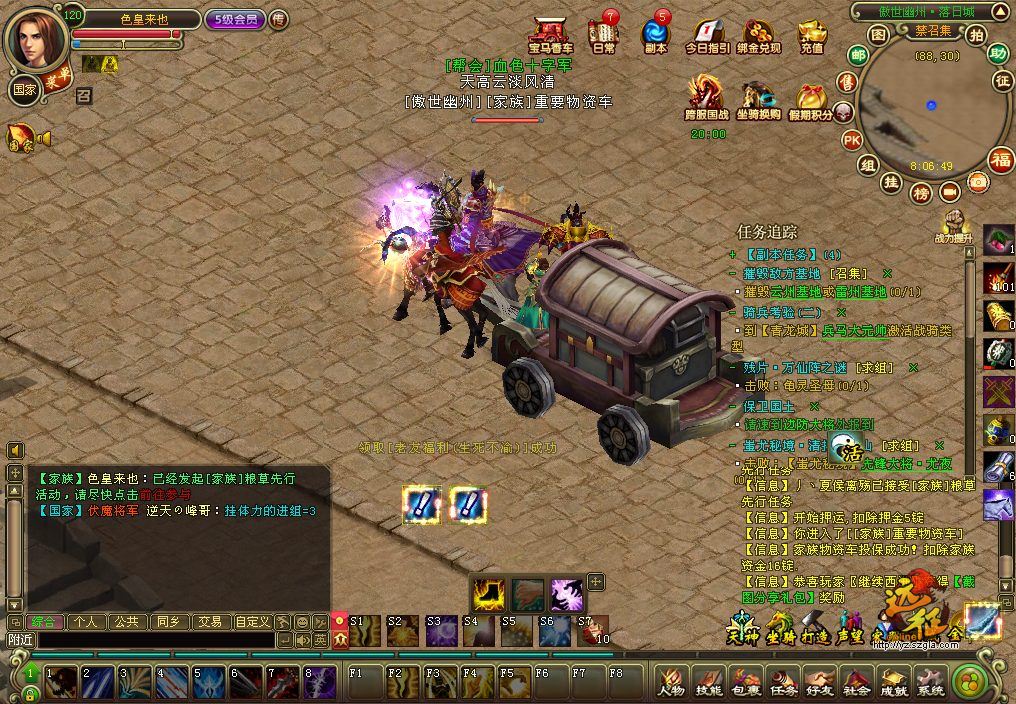Open the 包裹 bag button
The image size is (1016, 704).
coord(745,682)
